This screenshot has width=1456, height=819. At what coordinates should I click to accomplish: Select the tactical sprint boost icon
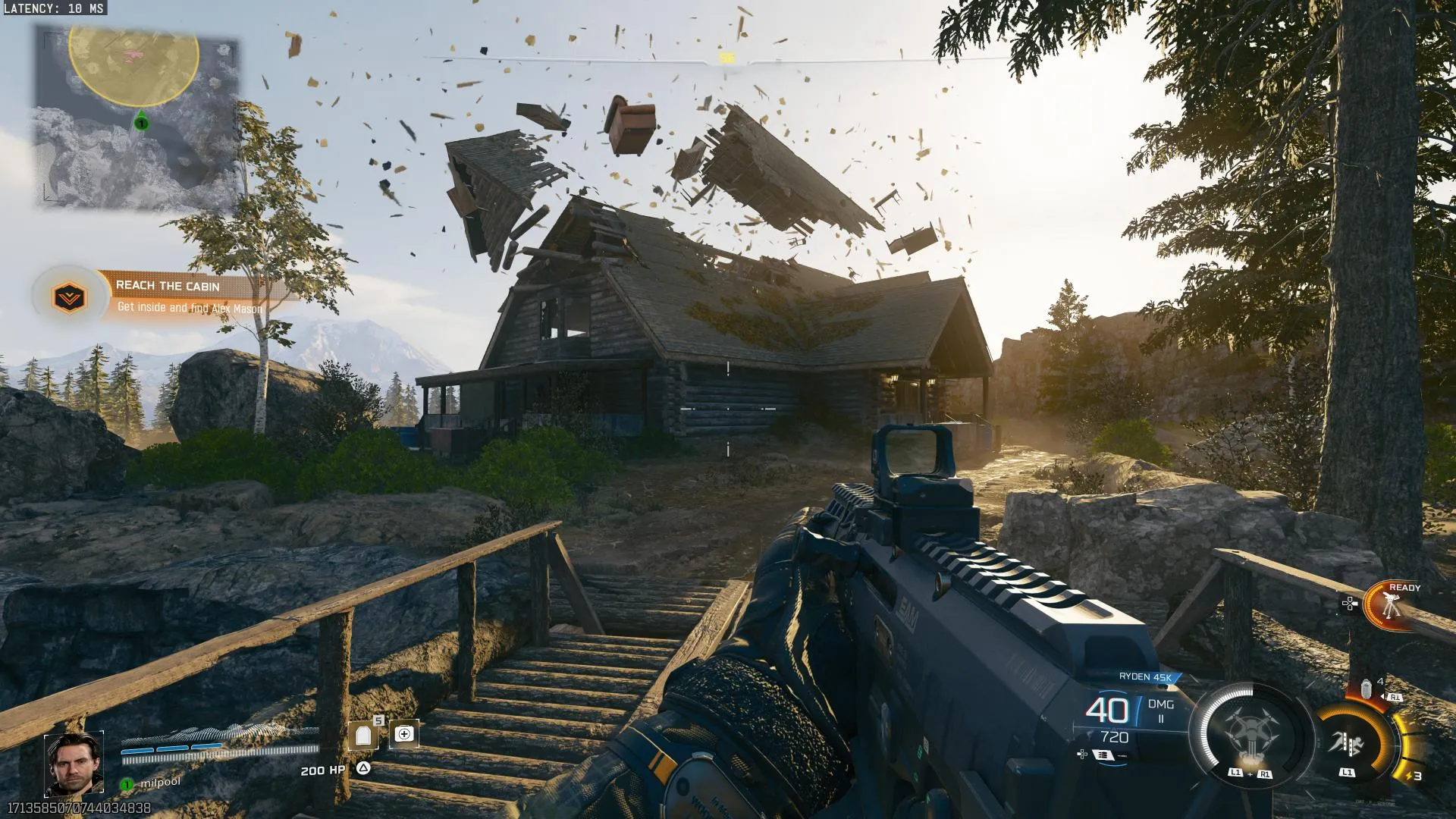(x=1349, y=741)
